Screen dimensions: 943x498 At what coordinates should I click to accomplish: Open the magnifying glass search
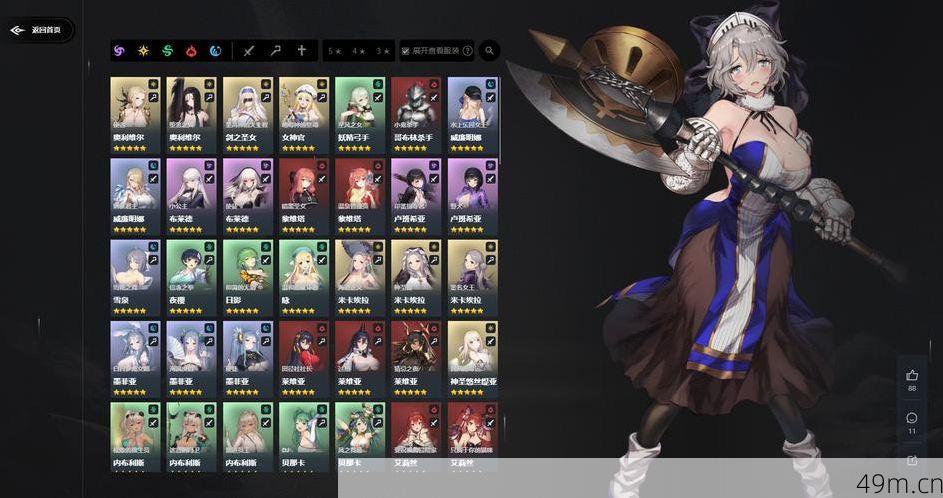(x=490, y=50)
